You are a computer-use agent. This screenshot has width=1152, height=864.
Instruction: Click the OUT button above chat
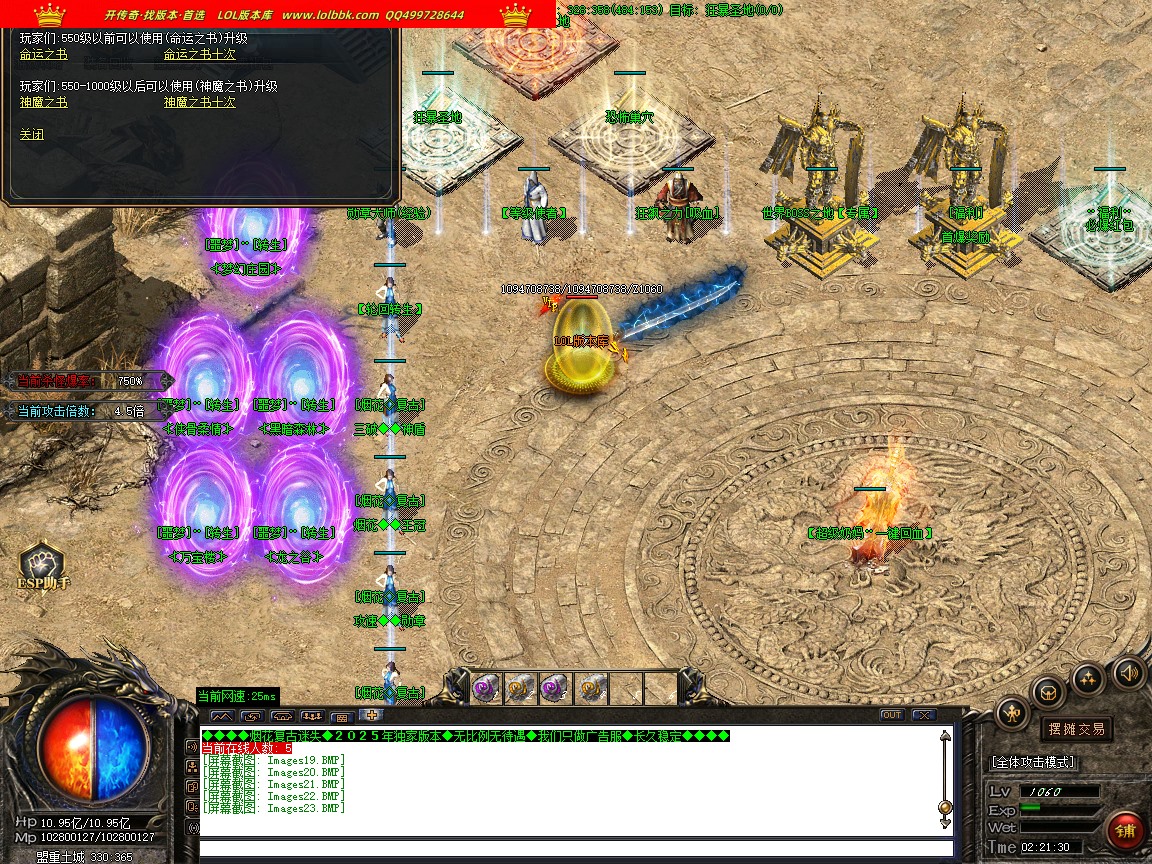pyautogui.click(x=891, y=715)
